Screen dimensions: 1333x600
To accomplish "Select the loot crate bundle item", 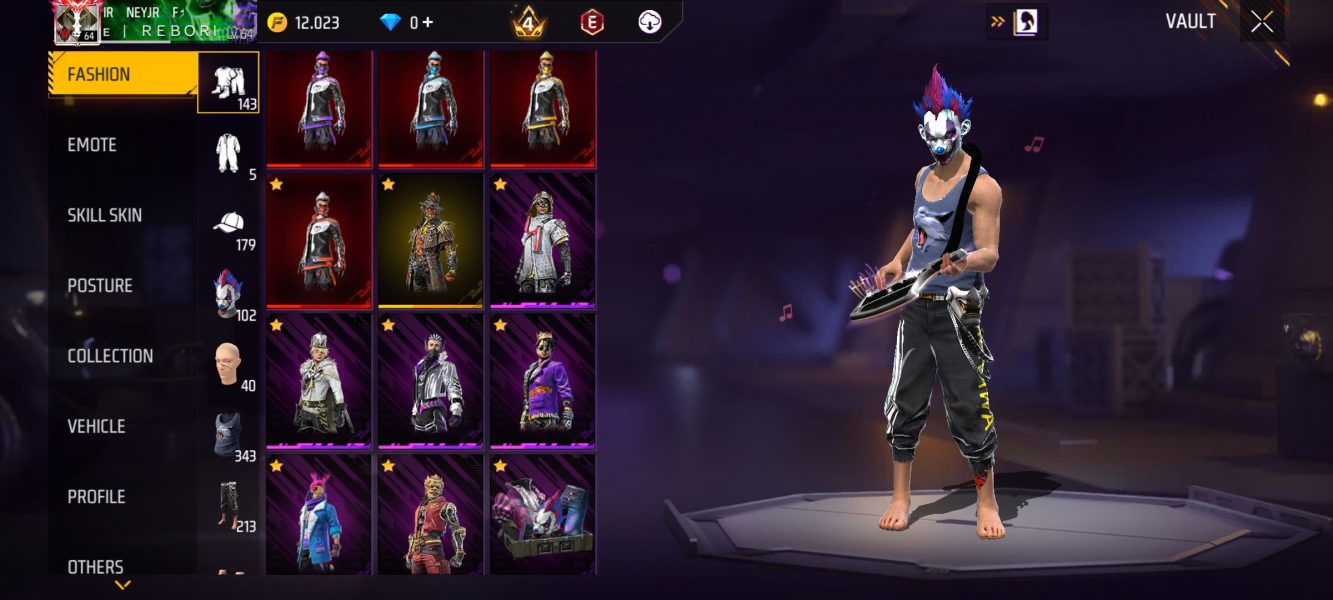I will pyautogui.click(x=542, y=515).
